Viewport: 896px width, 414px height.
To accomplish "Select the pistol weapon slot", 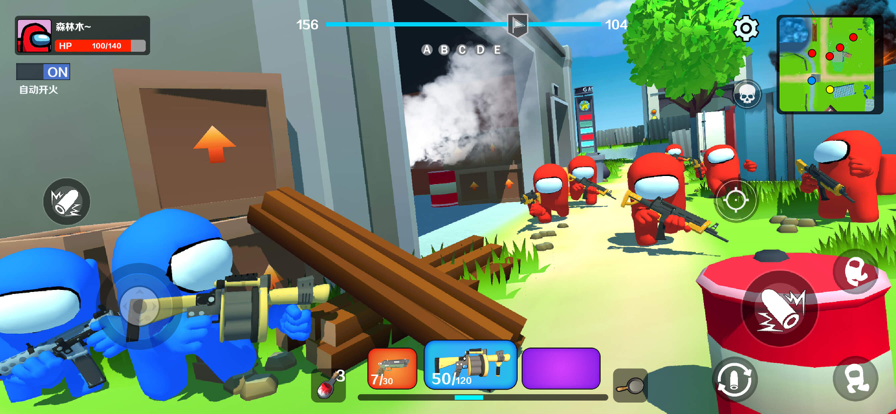I will pyautogui.click(x=392, y=368).
